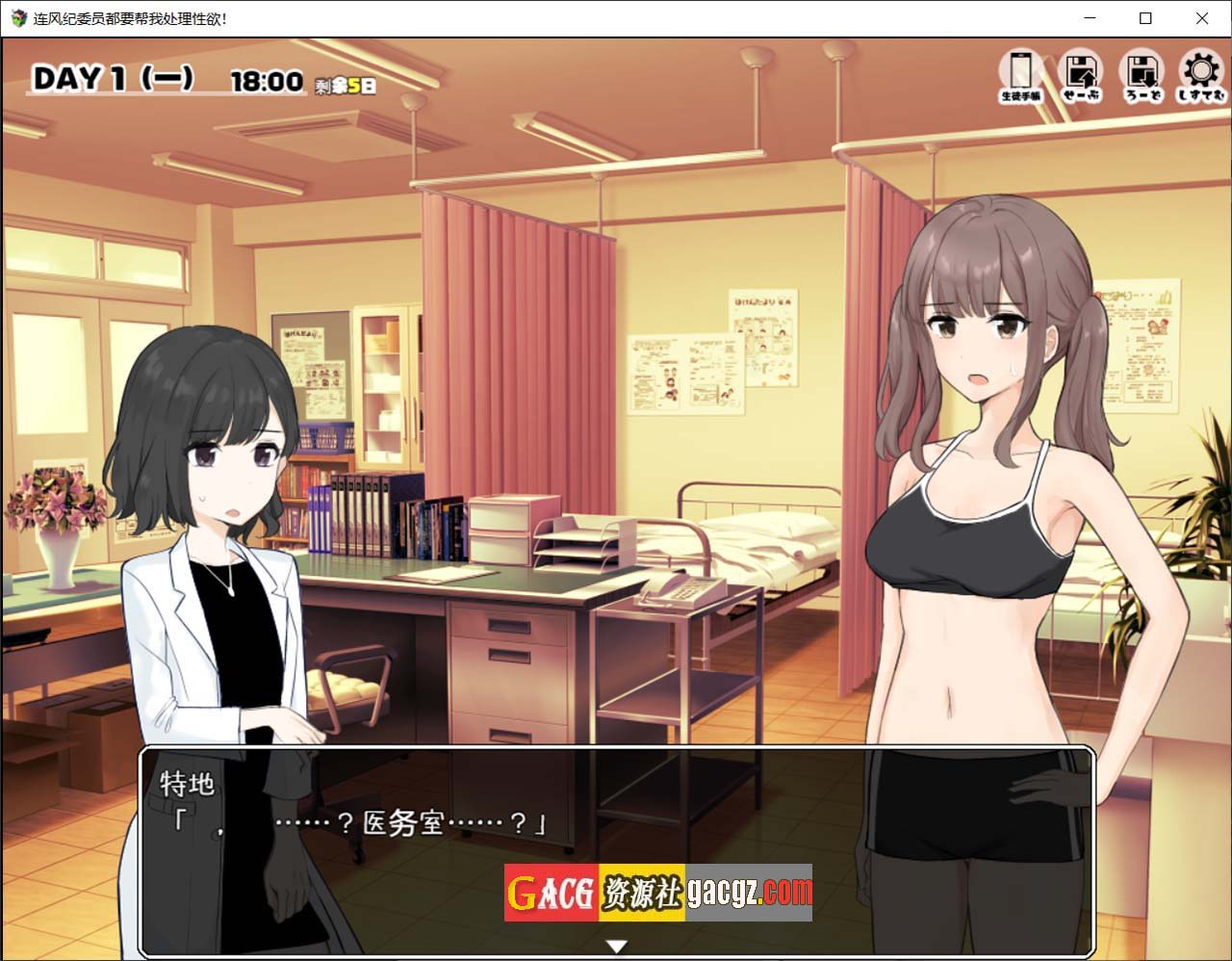Advance dialogue with the white arrow indicator
The height and width of the screenshot is (961, 1232).
[616, 947]
